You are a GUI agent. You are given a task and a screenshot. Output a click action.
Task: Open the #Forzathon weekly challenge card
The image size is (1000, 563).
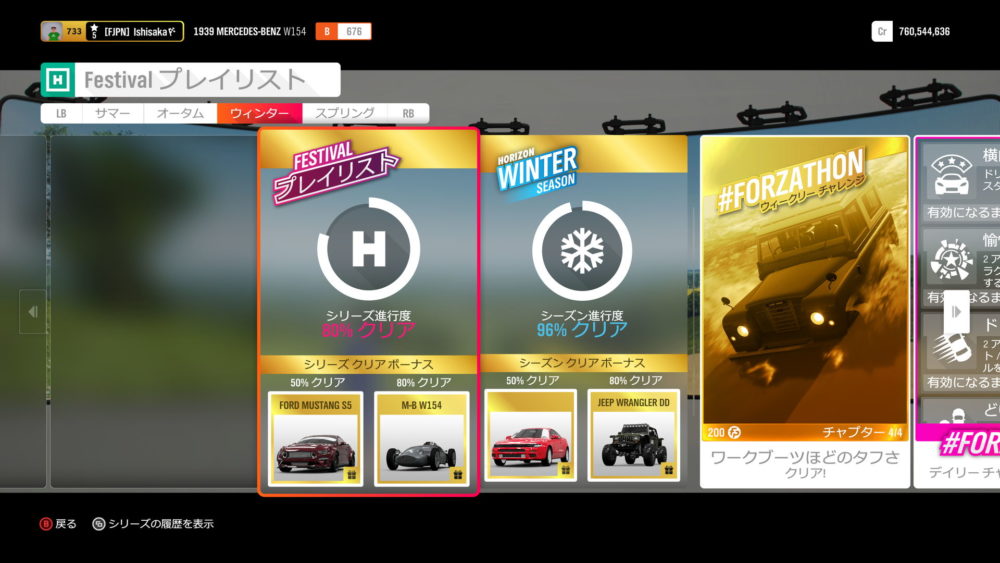(805, 300)
